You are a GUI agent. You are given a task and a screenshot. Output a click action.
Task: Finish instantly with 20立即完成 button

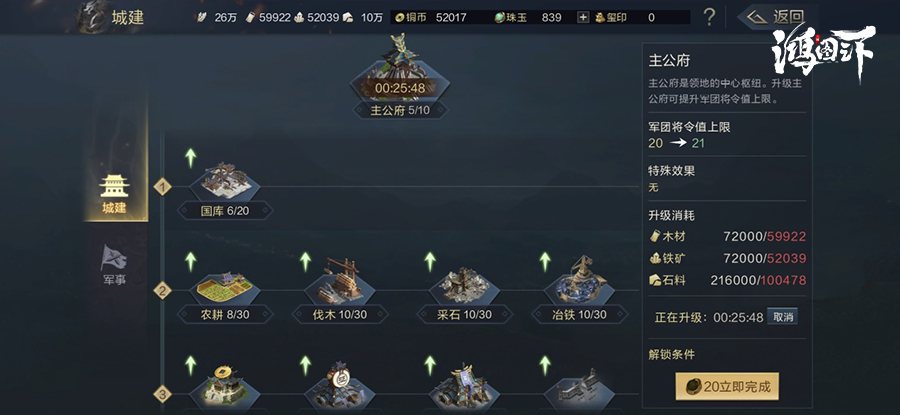[727, 386]
